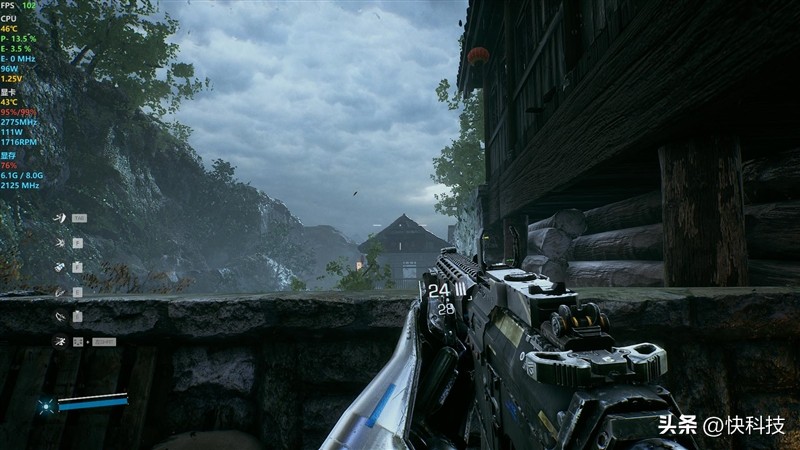Click the glowing blue energy orb icon
The width and height of the screenshot is (800, 450).
[45, 405]
